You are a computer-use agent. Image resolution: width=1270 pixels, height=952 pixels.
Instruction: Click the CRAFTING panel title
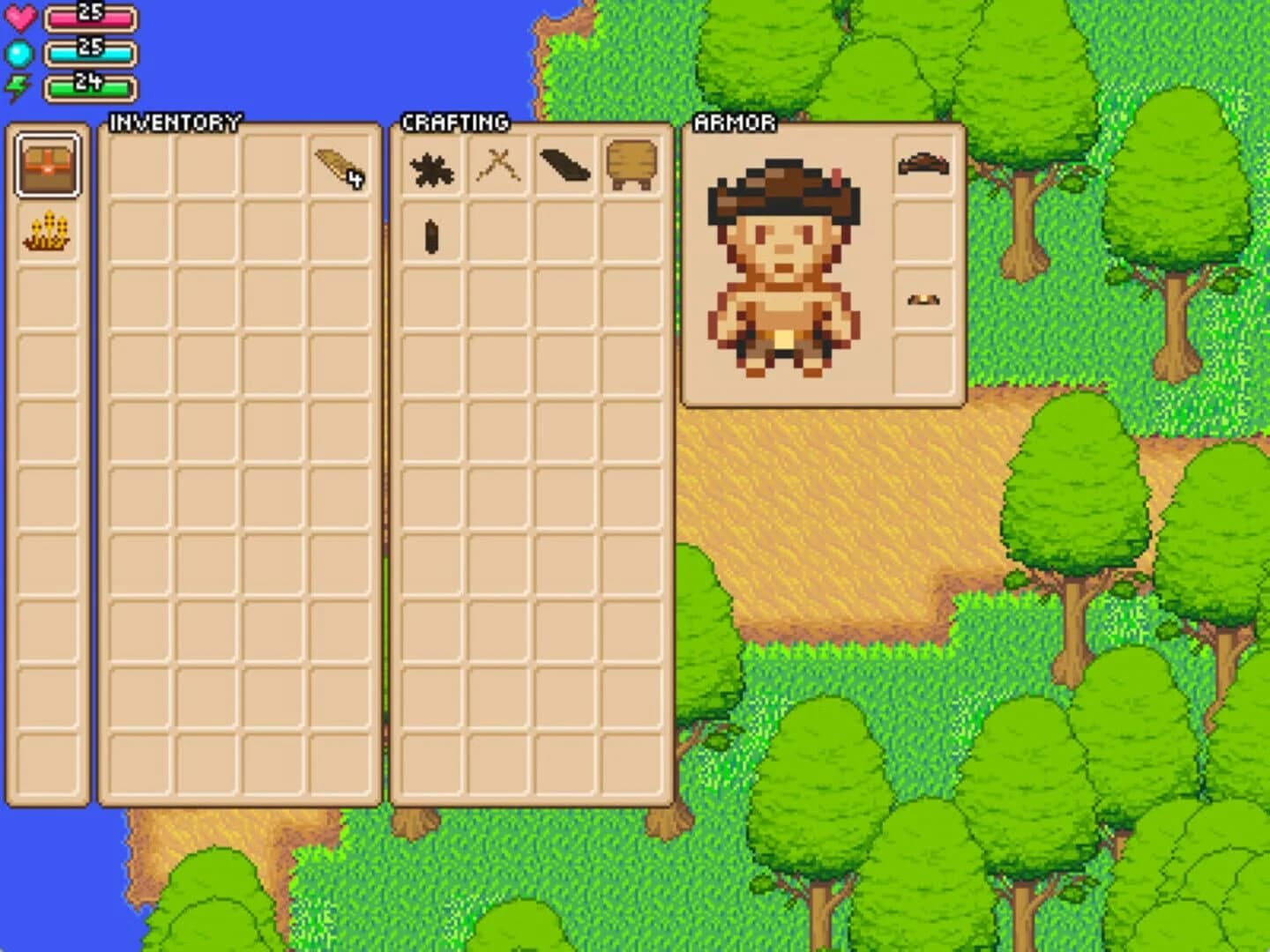(456, 122)
